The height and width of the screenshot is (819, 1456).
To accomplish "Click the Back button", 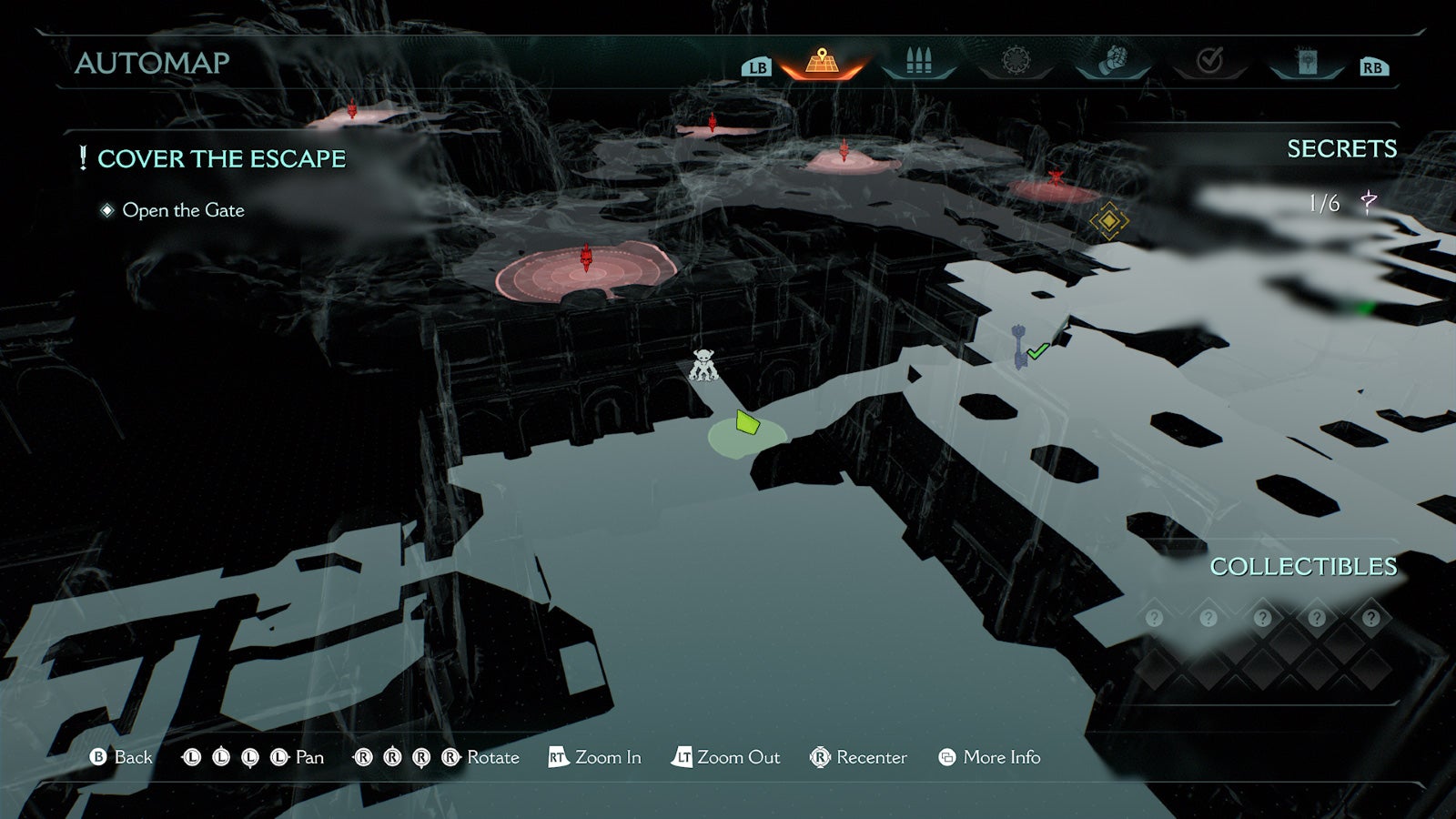I will point(123,756).
